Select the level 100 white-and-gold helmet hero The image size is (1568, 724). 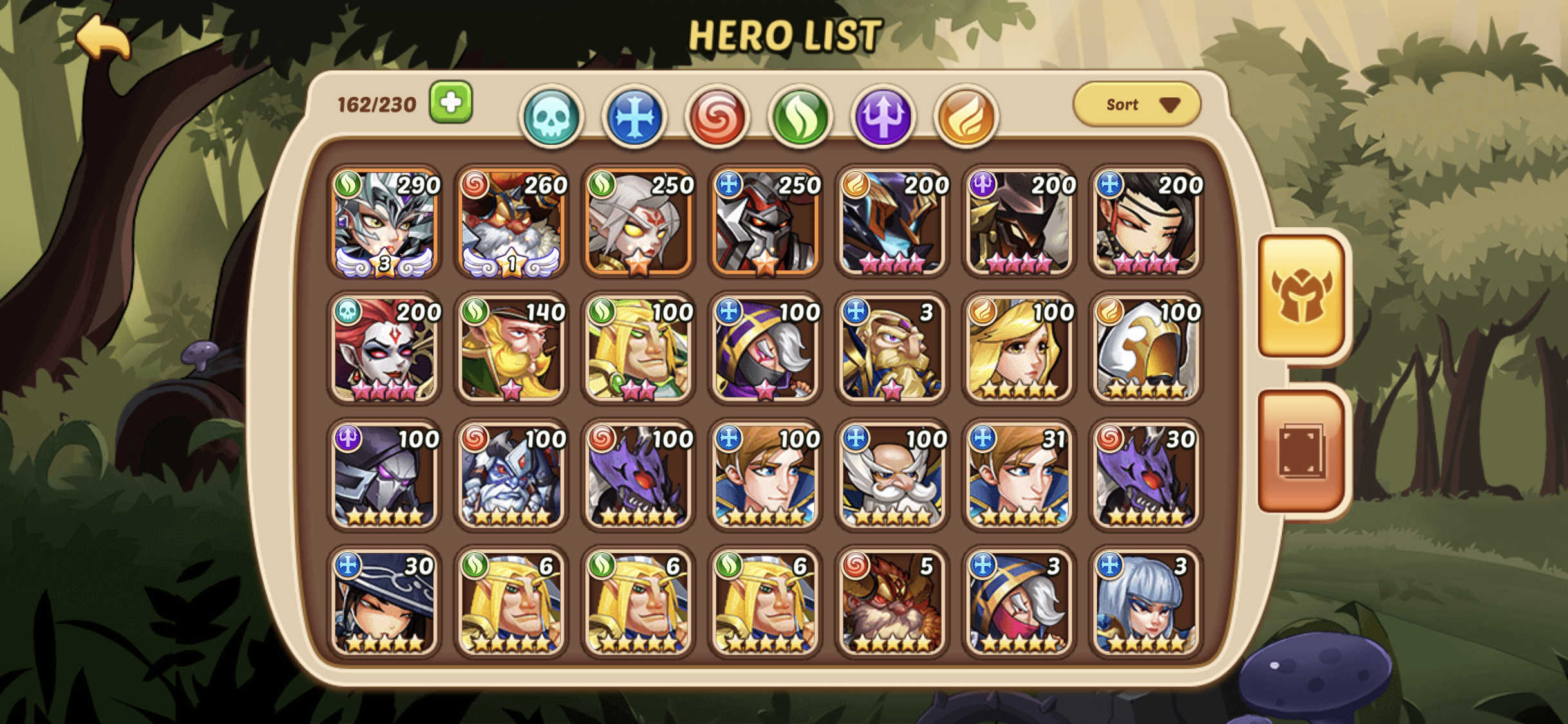click(x=1146, y=349)
